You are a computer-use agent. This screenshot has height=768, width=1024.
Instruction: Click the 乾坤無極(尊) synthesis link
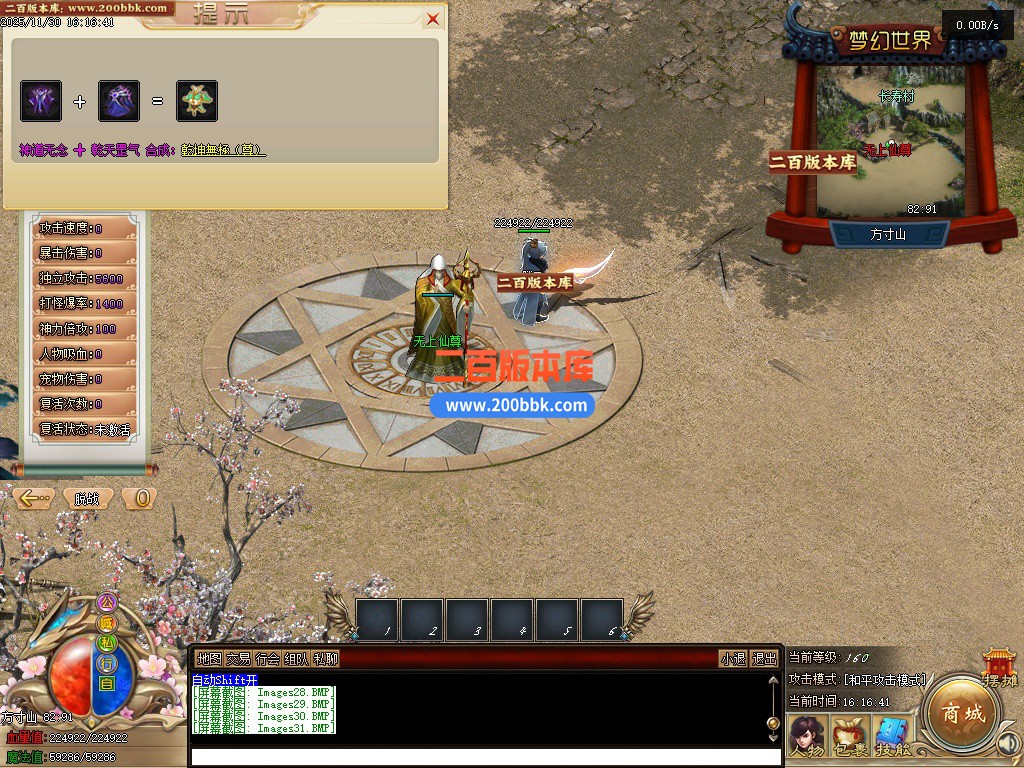pos(222,150)
